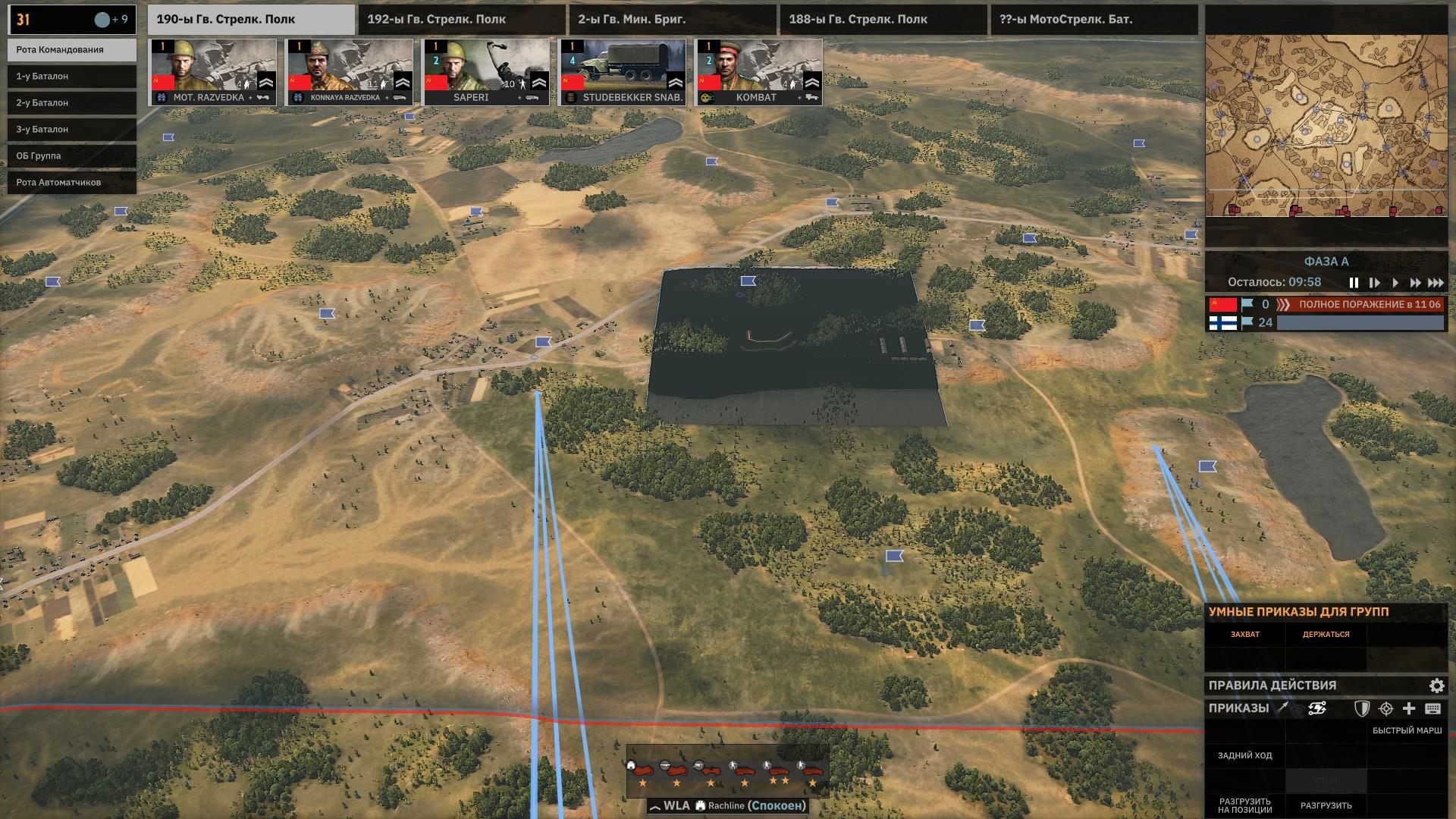Open the 2-й Гв. Мин. Бриг. tab
Image resolution: width=1456 pixels, height=819 pixels.
click(x=672, y=20)
